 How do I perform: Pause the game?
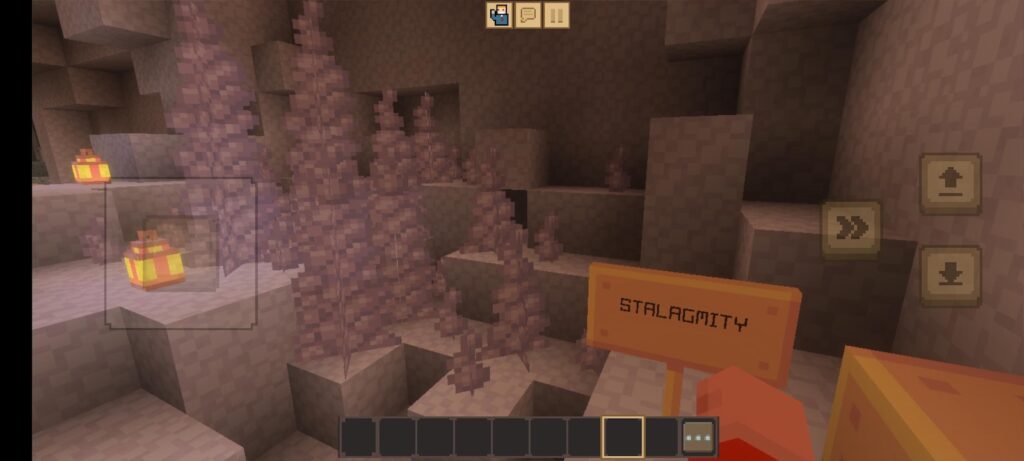(557, 15)
